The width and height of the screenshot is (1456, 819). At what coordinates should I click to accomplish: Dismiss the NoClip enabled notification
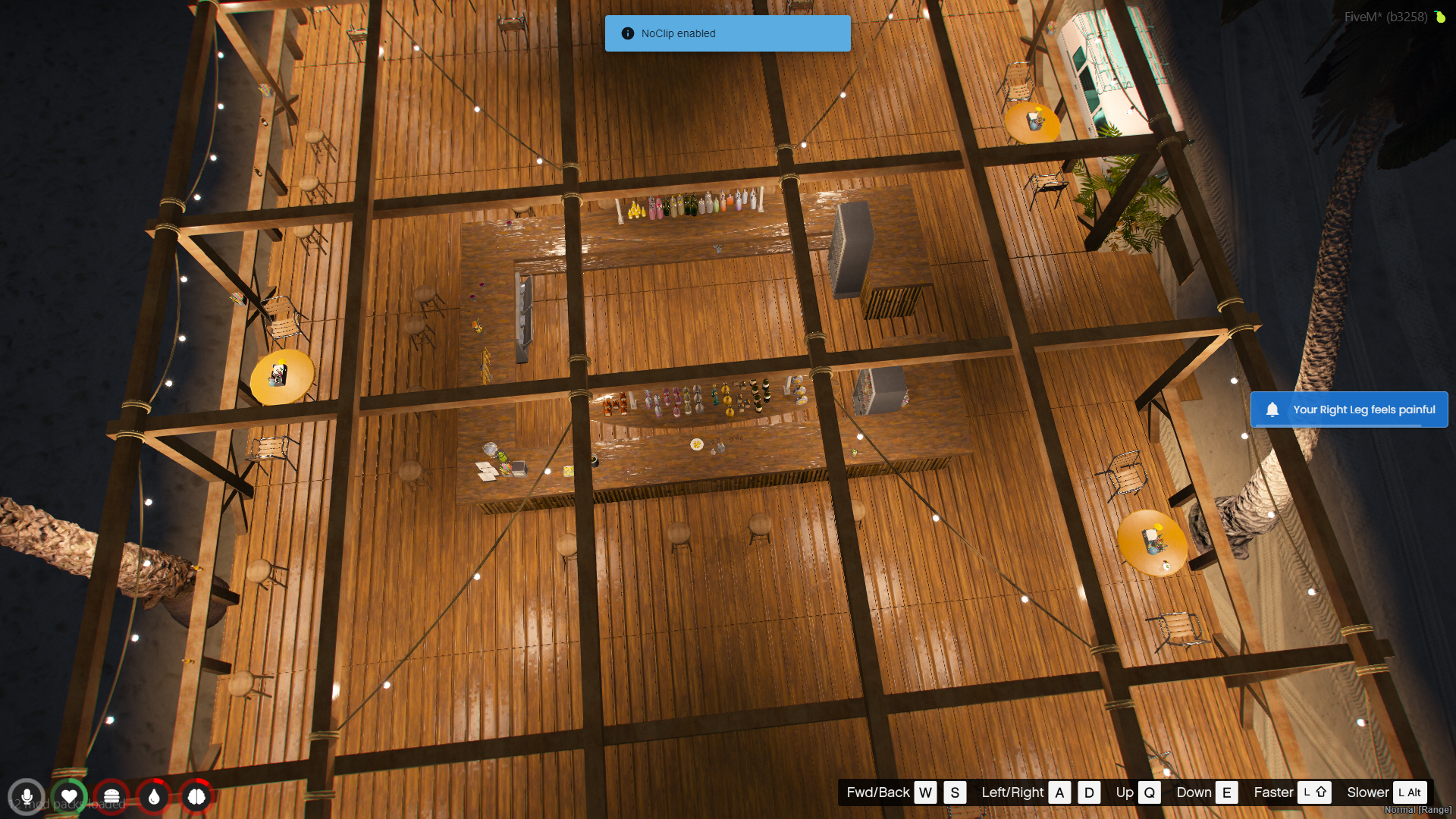(x=727, y=33)
